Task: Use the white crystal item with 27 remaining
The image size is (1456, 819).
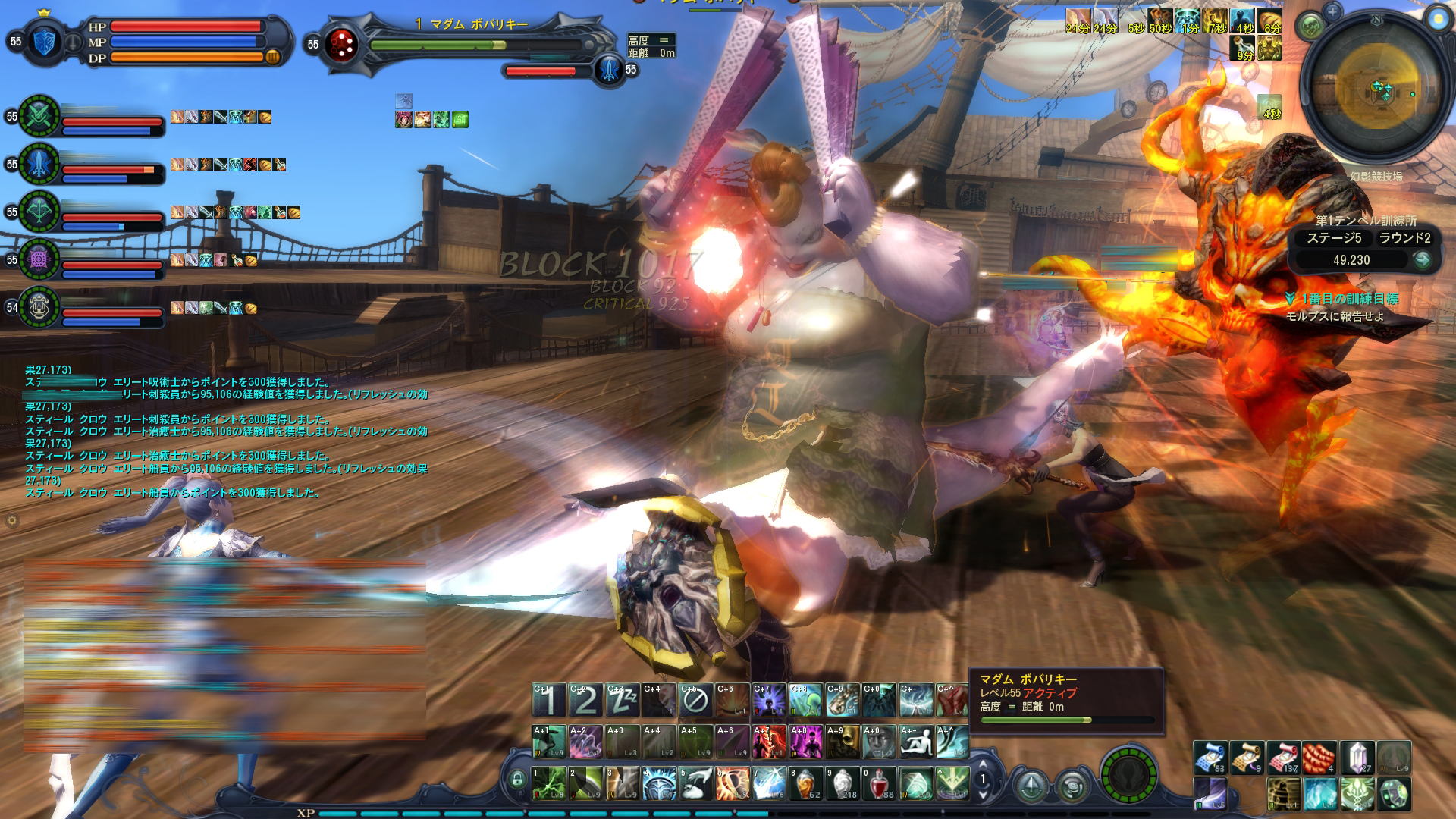Action: pyautogui.click(x=1357, y=757)
